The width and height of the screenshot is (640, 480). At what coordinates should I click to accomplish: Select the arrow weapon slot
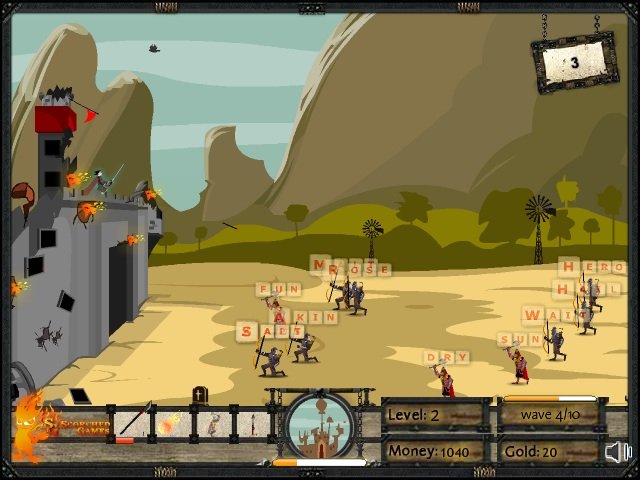click(x=134, y=422)
